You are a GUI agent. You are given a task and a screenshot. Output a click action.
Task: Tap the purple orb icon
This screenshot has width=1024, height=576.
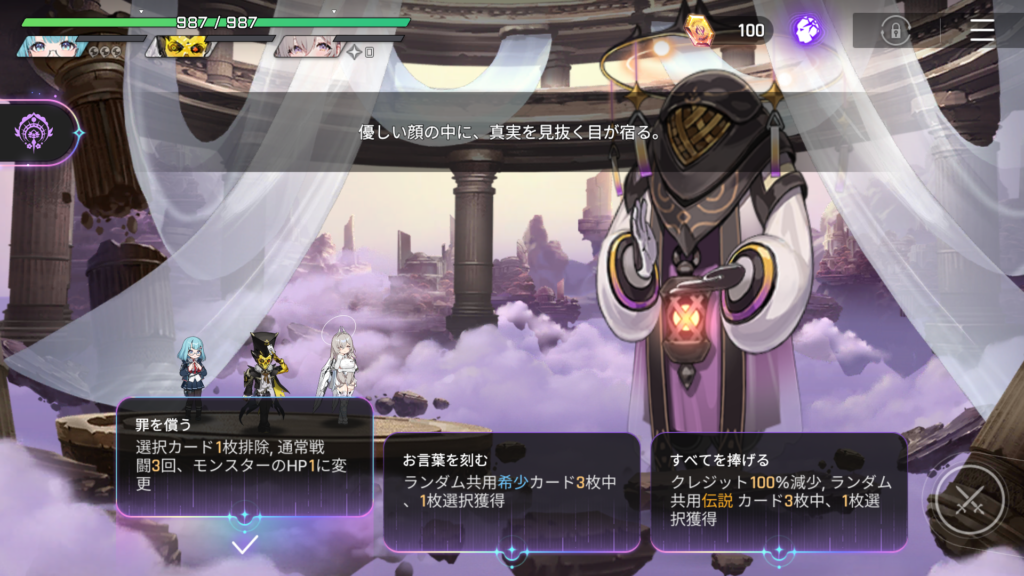coord(807,30)
